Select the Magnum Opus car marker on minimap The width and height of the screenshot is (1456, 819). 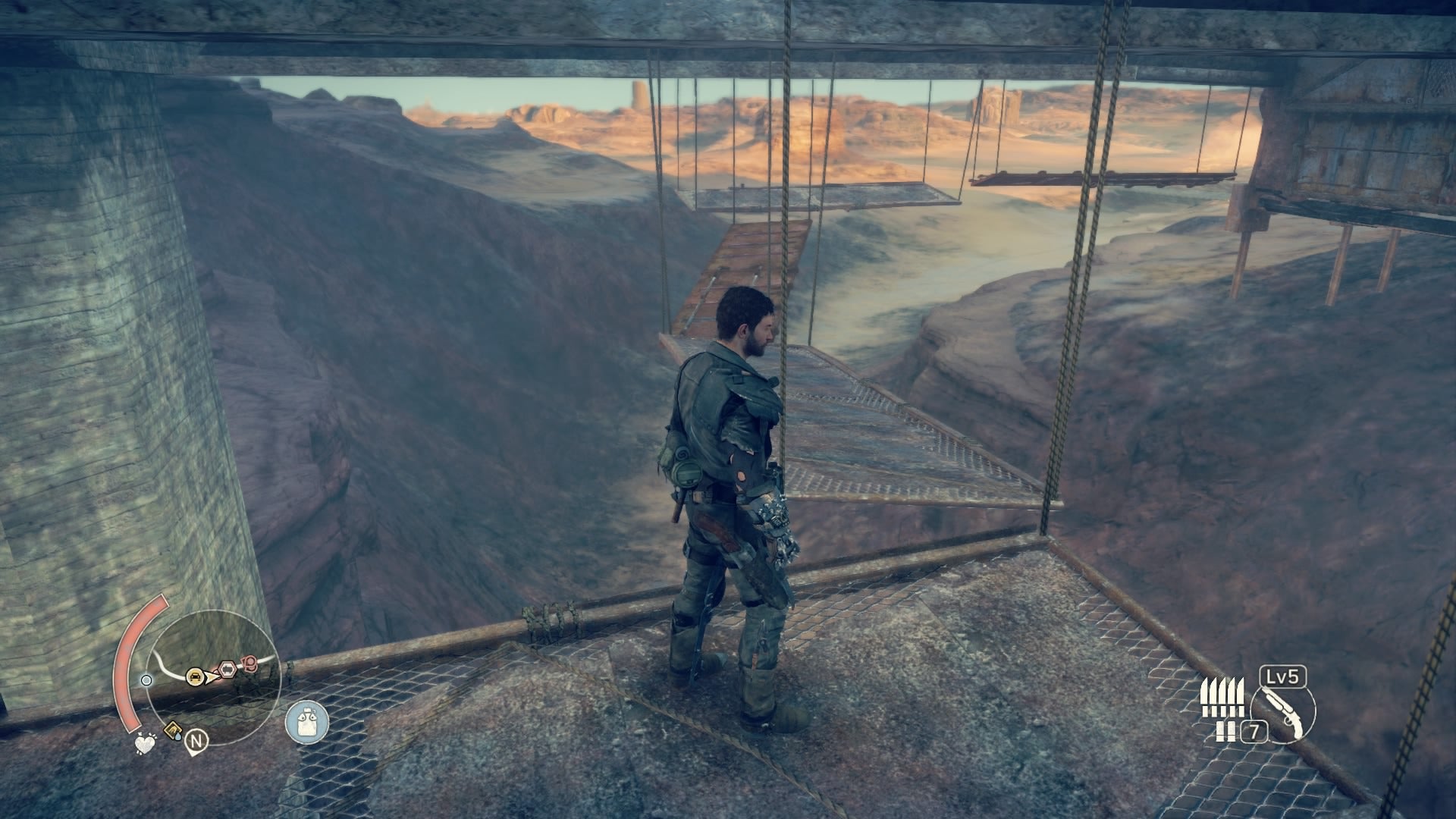(x=195, y=676)
